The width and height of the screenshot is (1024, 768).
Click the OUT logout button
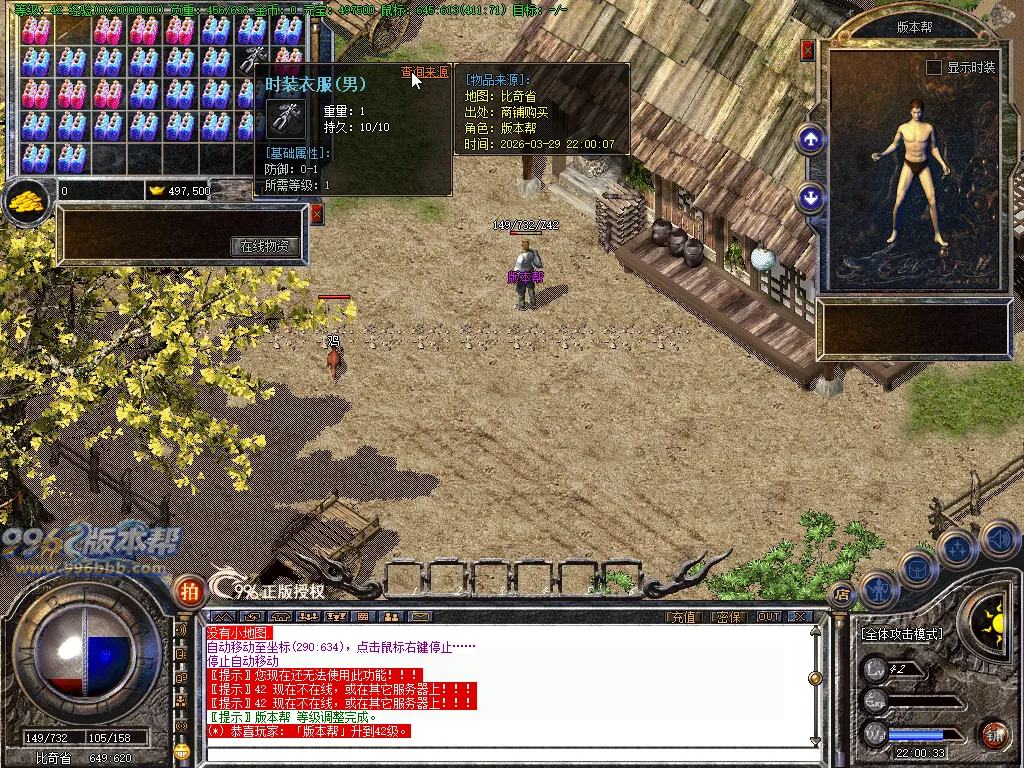pos(768,617)
